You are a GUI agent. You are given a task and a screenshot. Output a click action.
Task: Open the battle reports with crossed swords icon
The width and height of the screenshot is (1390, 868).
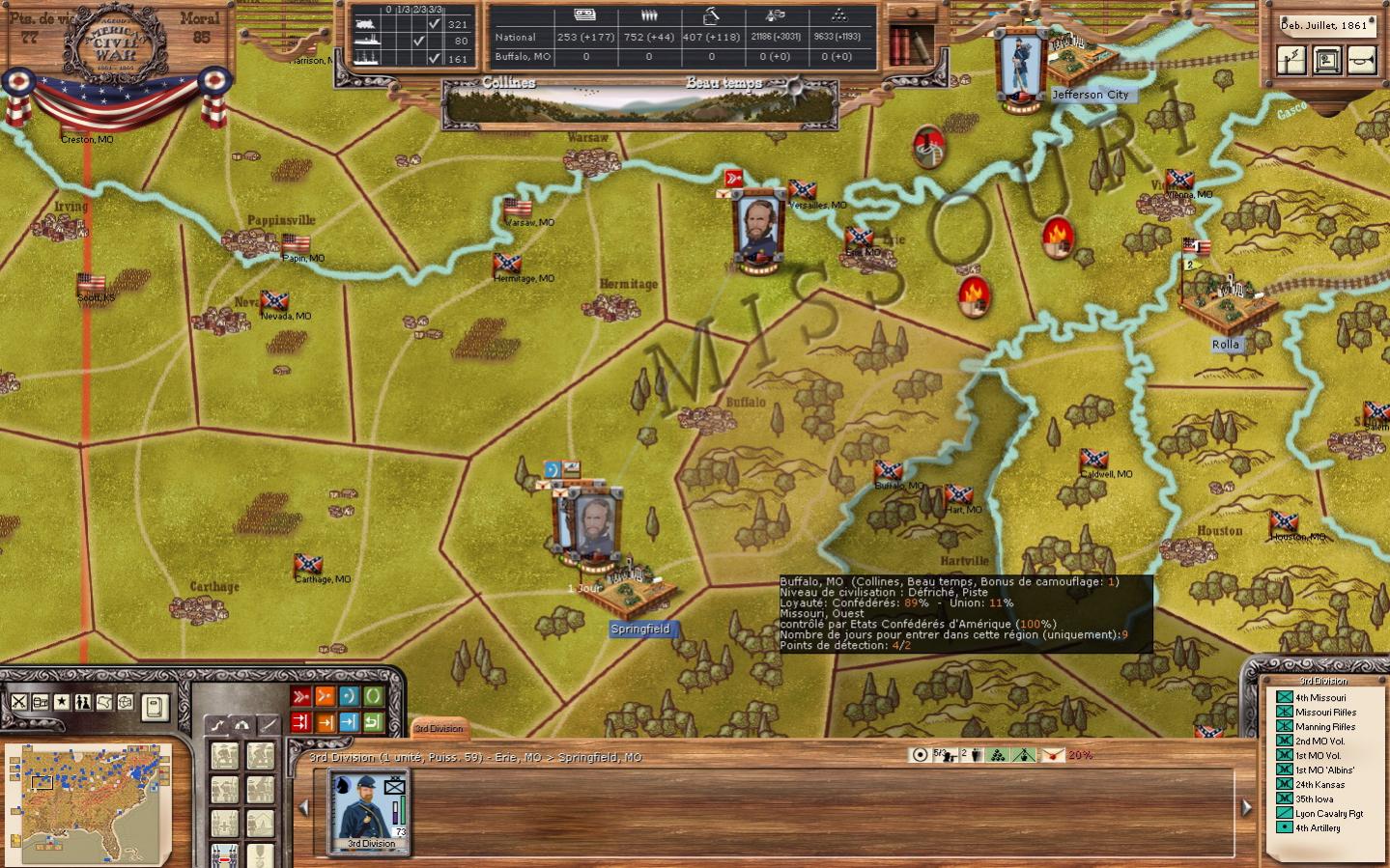(x=18, y=702)
